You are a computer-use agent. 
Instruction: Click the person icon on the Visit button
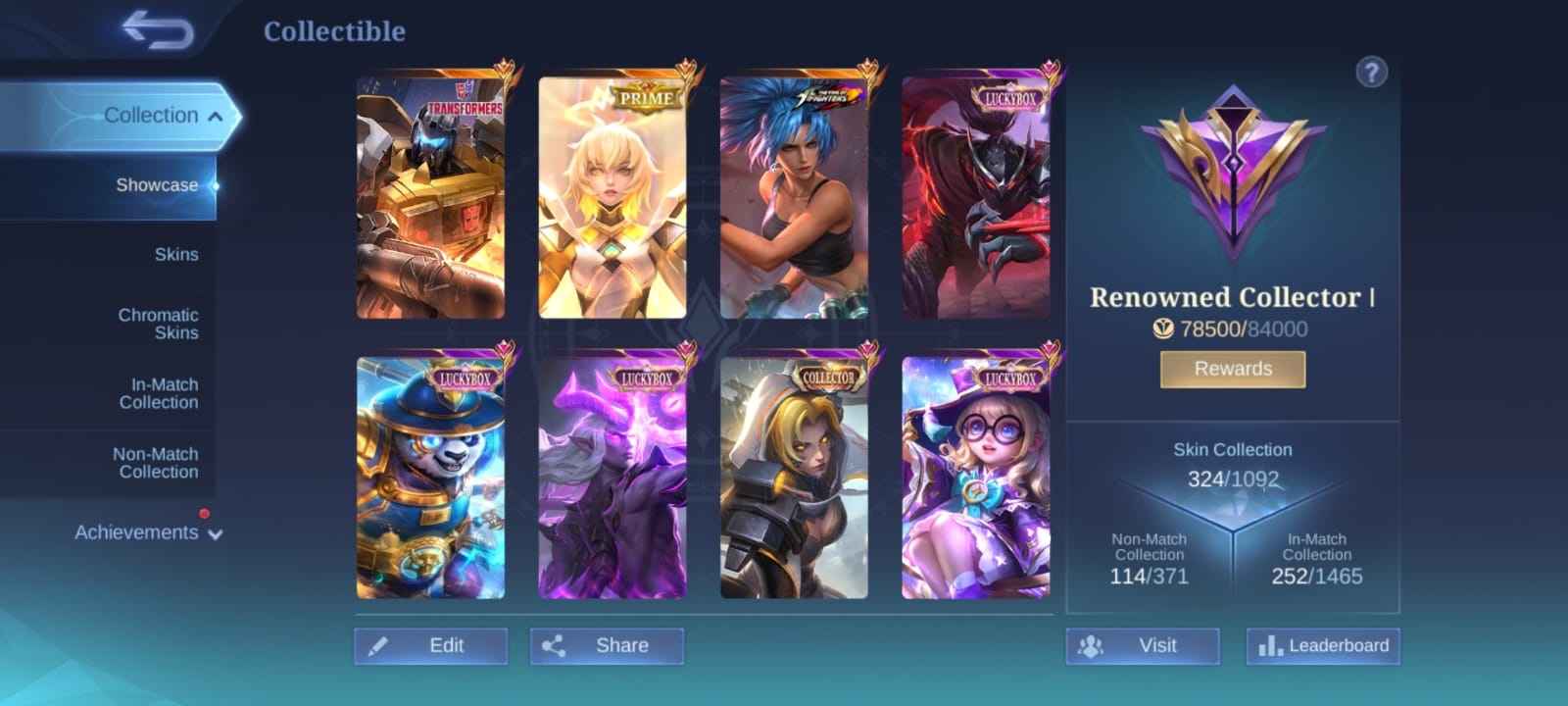tap(1091, 646)
